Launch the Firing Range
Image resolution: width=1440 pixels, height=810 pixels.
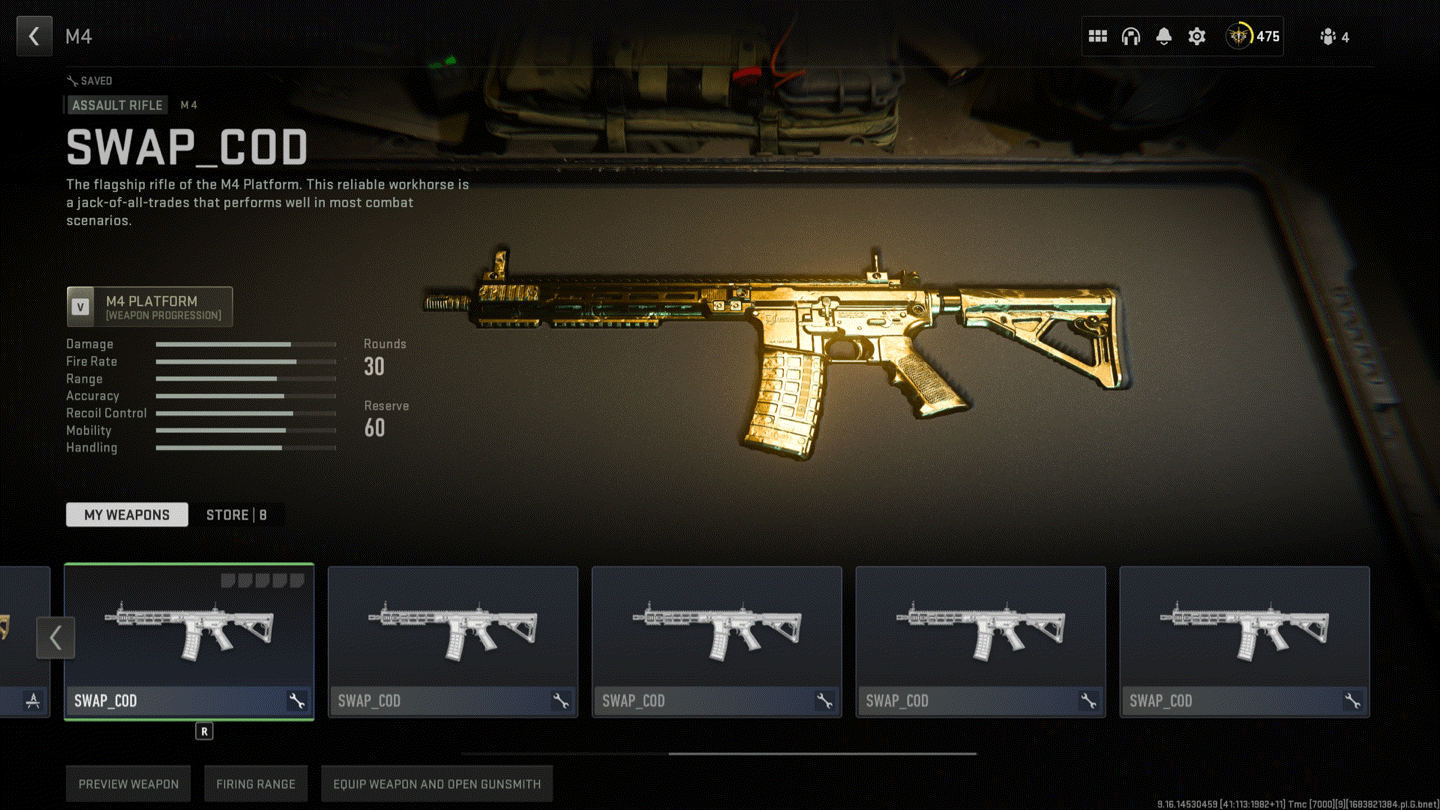coord(256,784)
